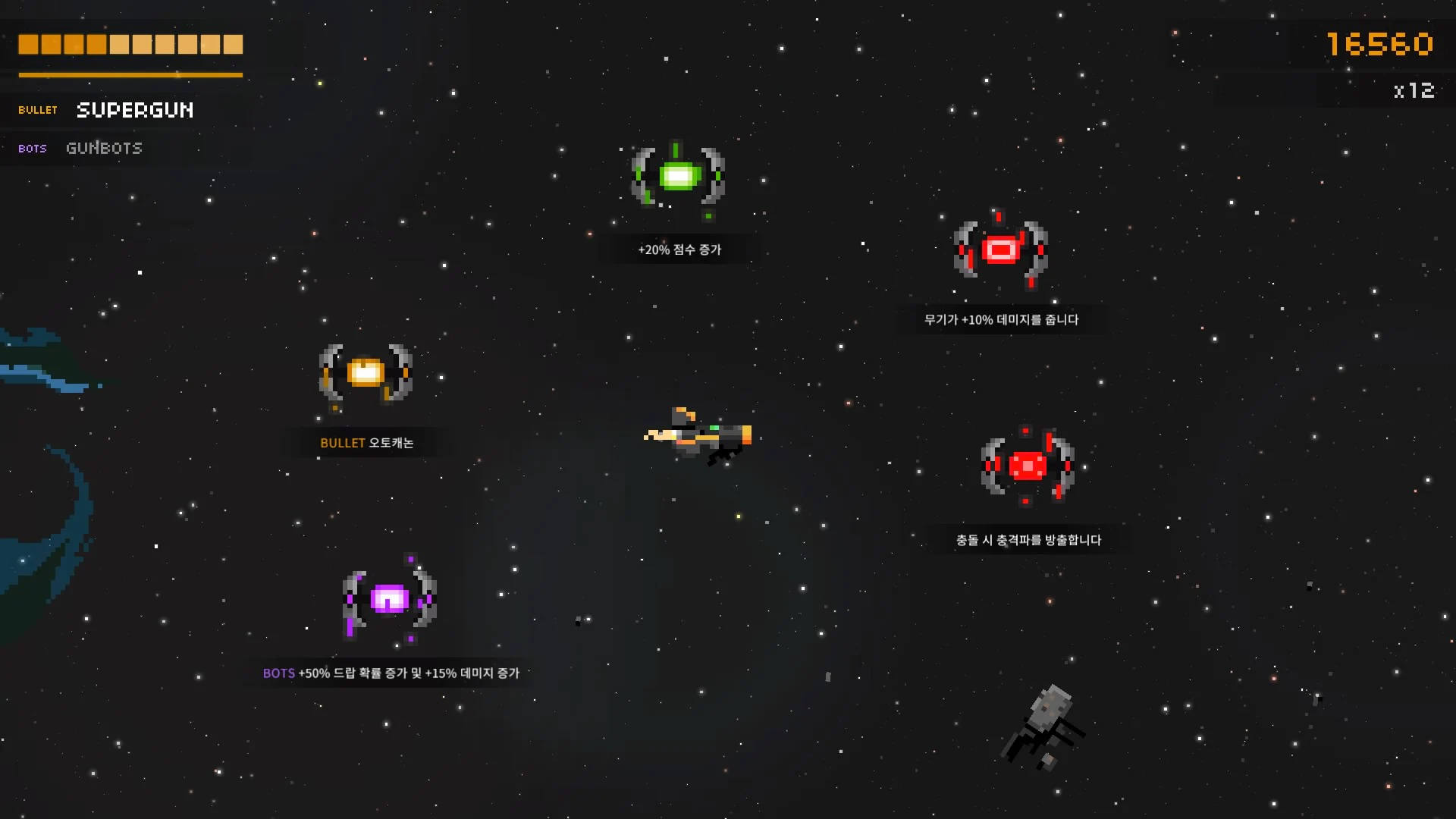Choose the red shockwave collision drone
The image size is (1456, 819).
tap(1028, 465)
